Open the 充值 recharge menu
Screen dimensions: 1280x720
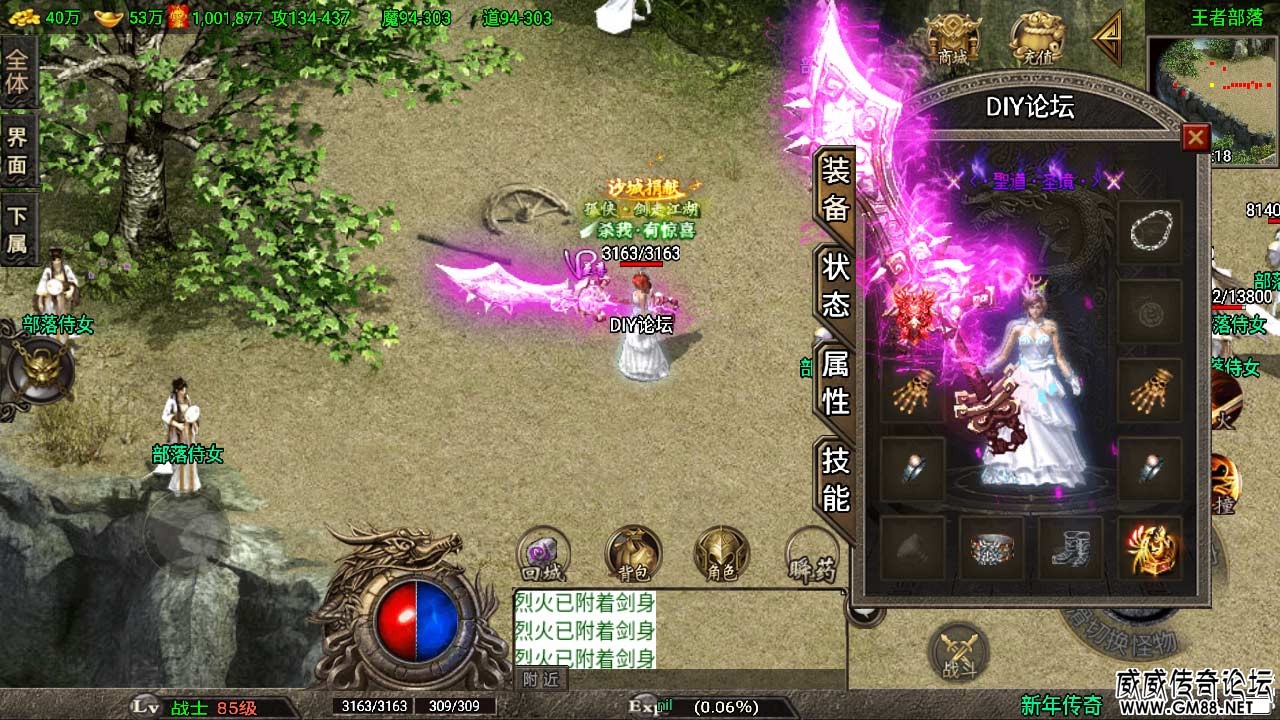[x=1034, y=42]
